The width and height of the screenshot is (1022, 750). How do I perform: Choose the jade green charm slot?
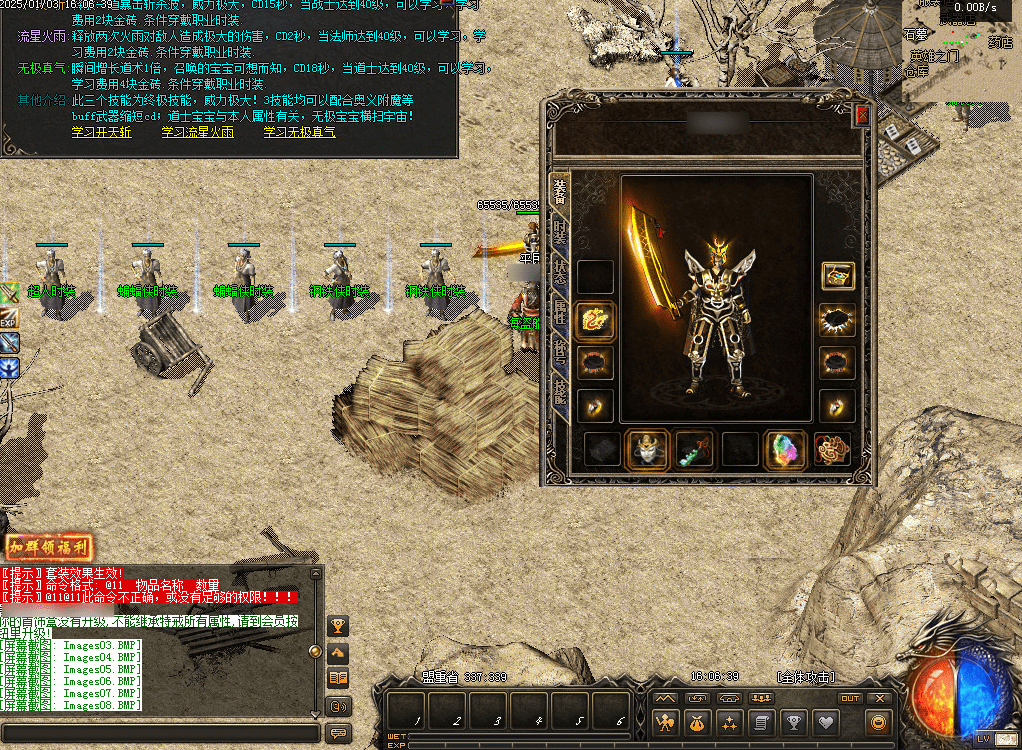tap(695, 451)
